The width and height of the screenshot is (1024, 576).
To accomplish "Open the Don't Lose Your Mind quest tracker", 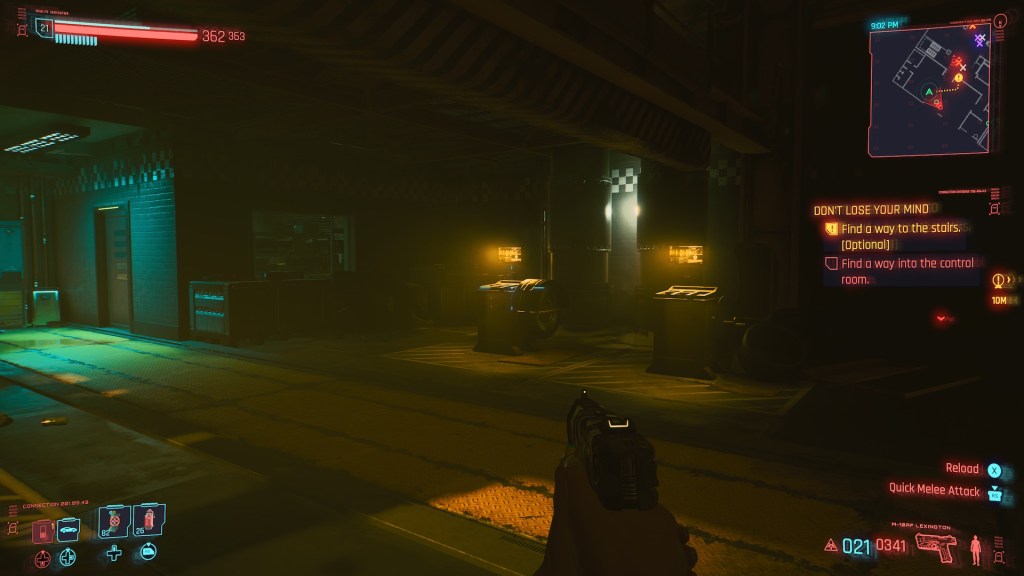I will point(871,210).
